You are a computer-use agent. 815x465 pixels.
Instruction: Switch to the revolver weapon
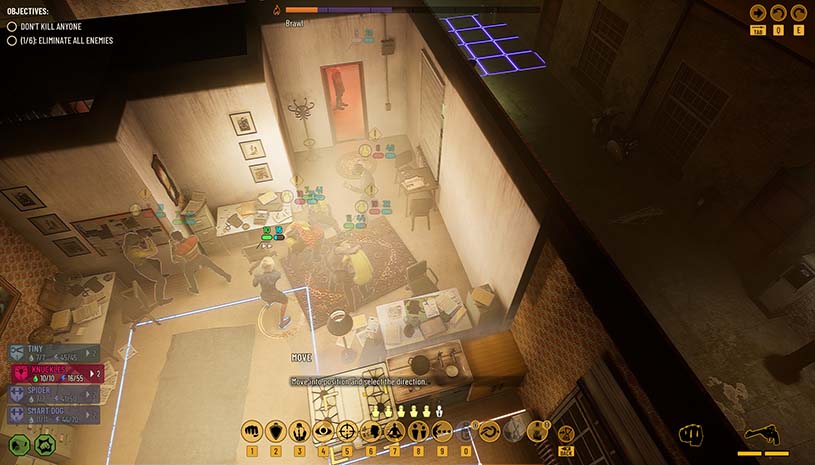pyautogui.click(x=761, y=436)
